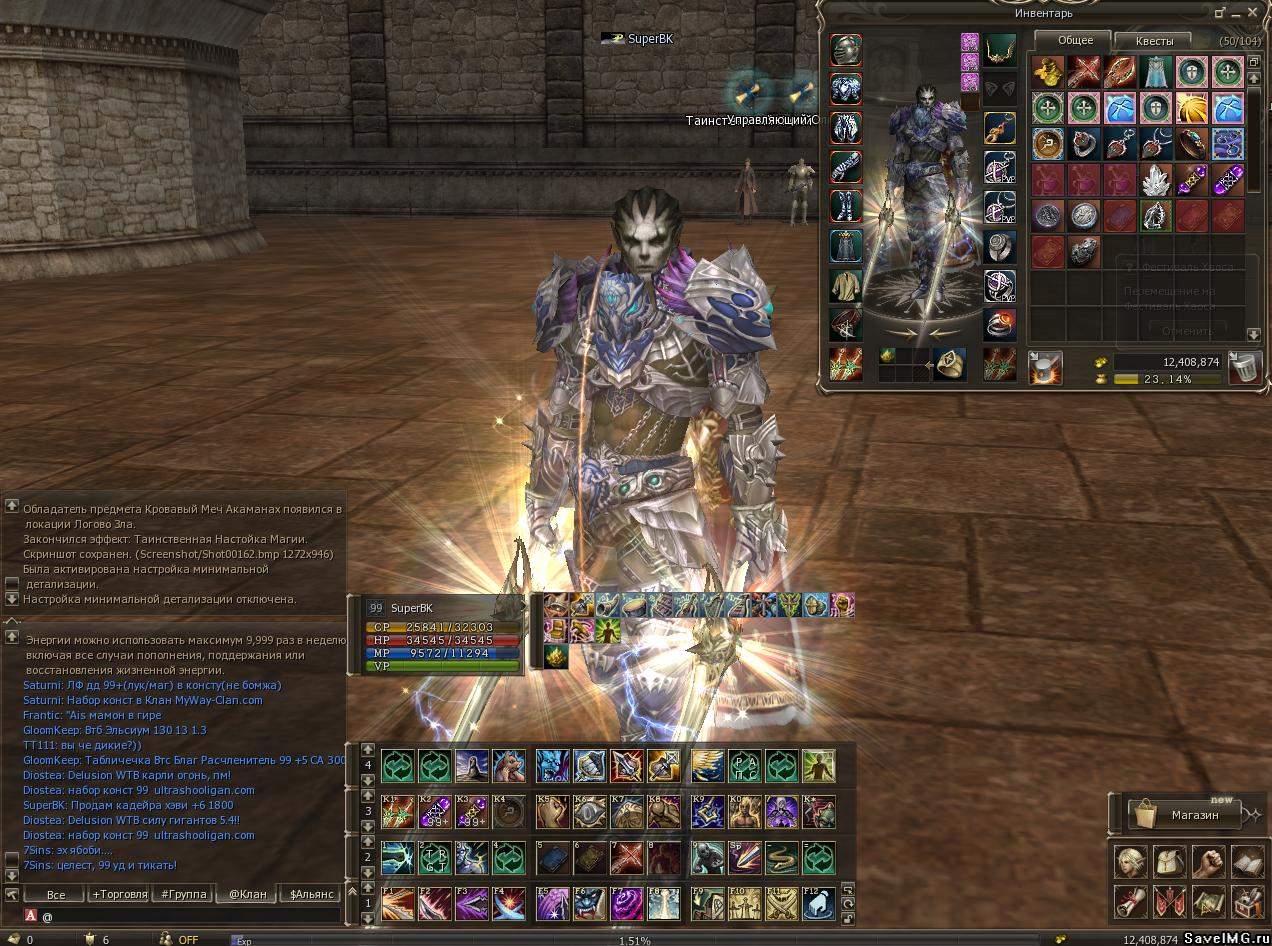Viewport: 1272px width, 946px height.
Task: Activate the F12 white house skill
Action: [817, 903]
